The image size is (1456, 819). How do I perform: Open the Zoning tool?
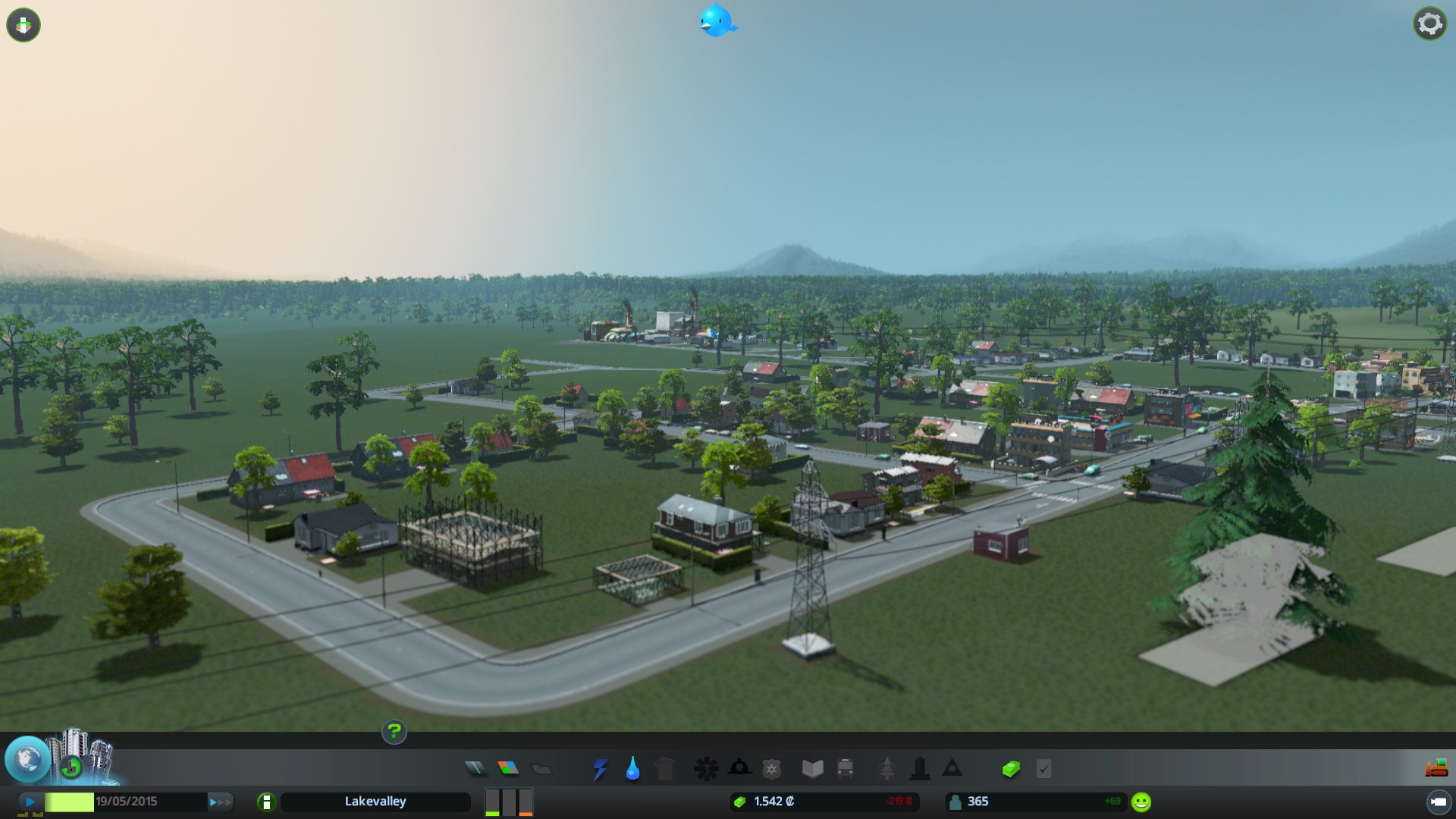point(508,768)
